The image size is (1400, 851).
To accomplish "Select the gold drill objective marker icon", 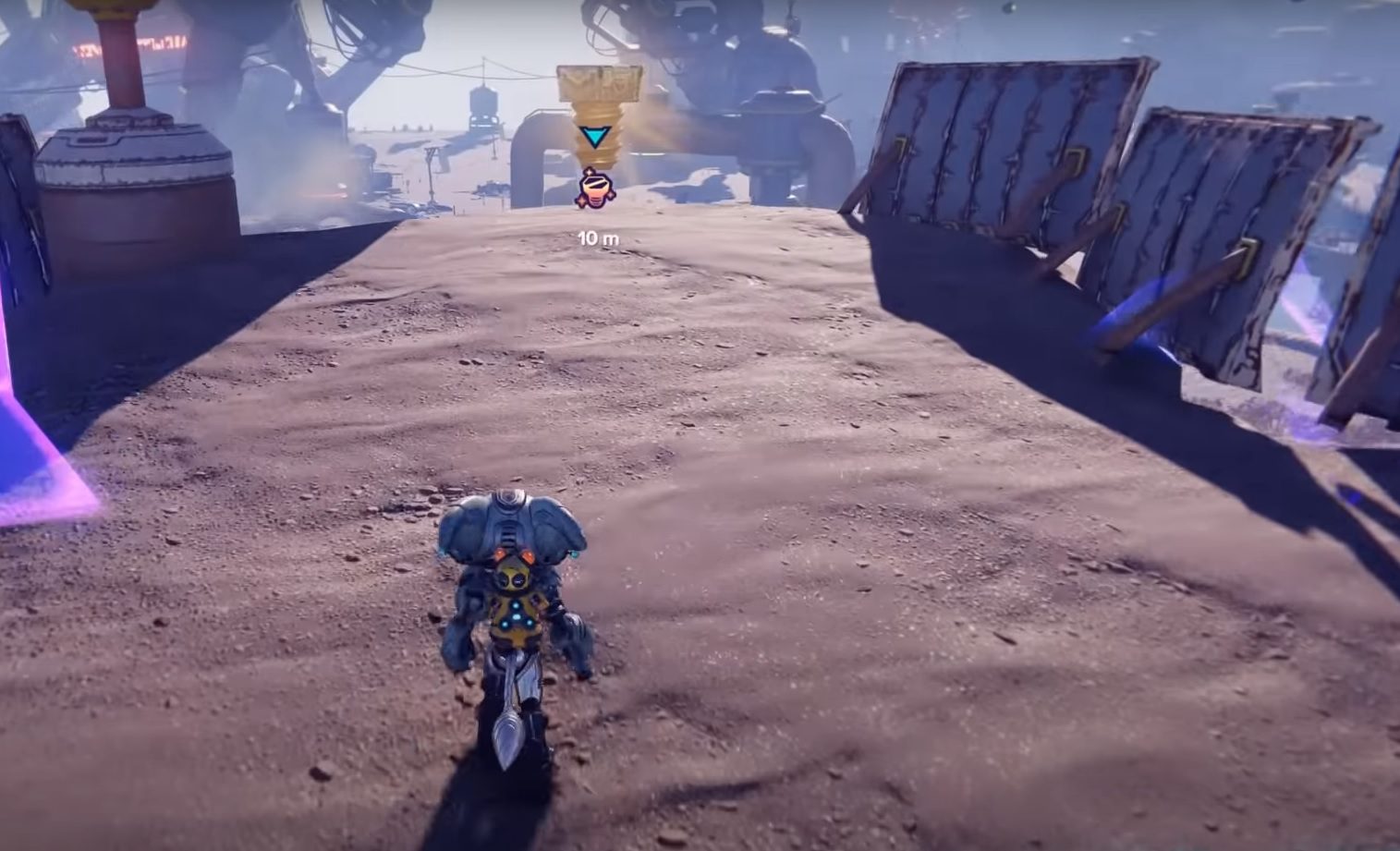I will [596, 188].
